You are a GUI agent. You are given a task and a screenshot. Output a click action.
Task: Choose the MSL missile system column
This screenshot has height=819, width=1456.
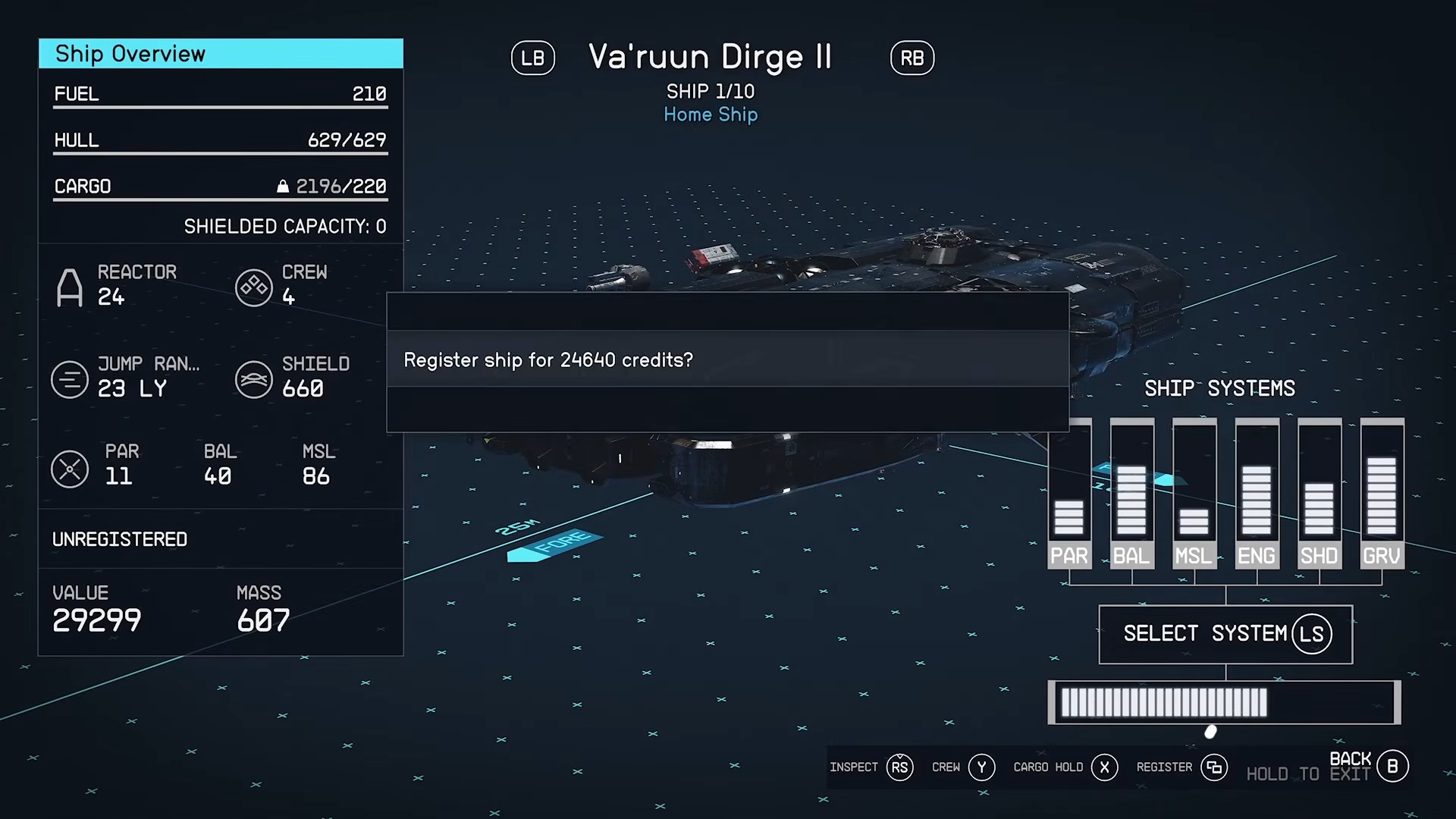point(1194,493)
